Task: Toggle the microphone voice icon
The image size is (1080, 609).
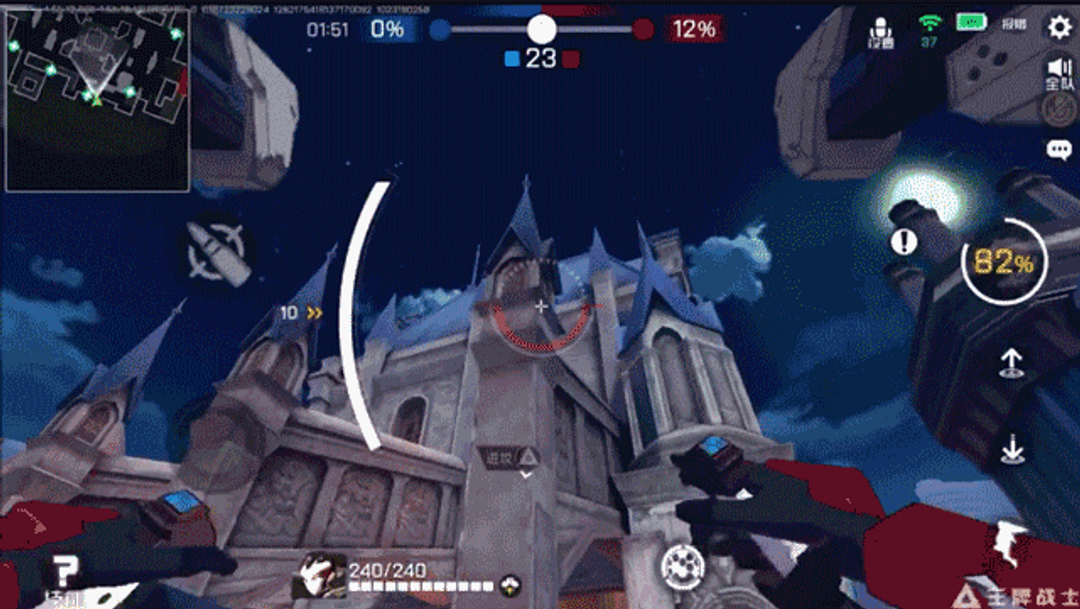Action: tap(881, 31)
